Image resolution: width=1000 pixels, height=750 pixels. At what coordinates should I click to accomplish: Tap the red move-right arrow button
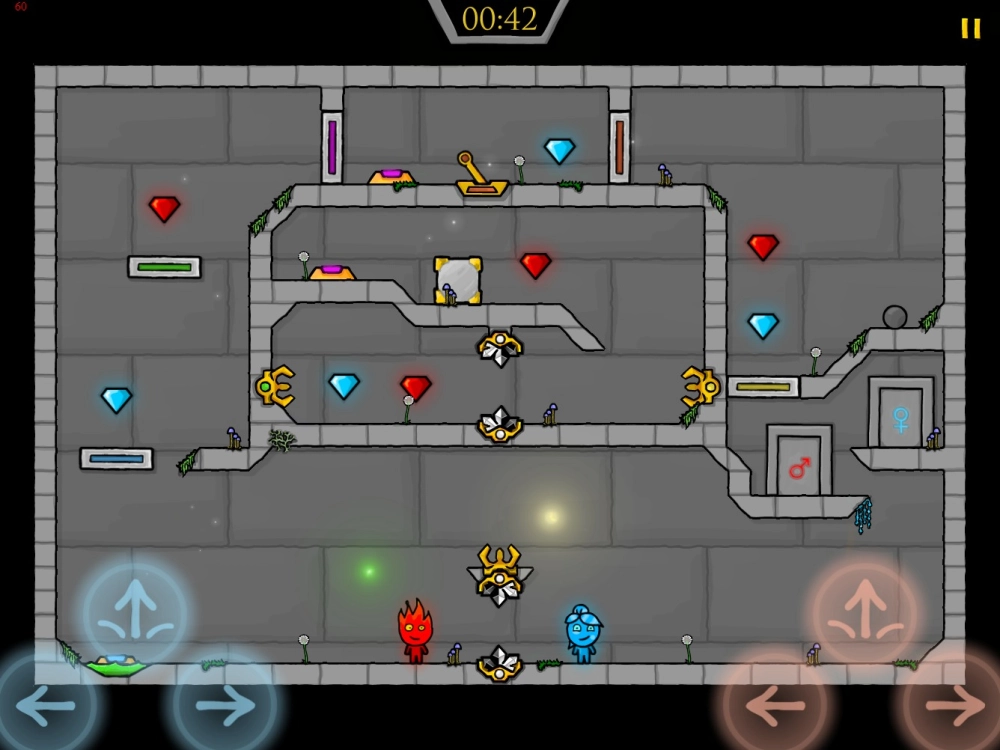coord(955,706)
